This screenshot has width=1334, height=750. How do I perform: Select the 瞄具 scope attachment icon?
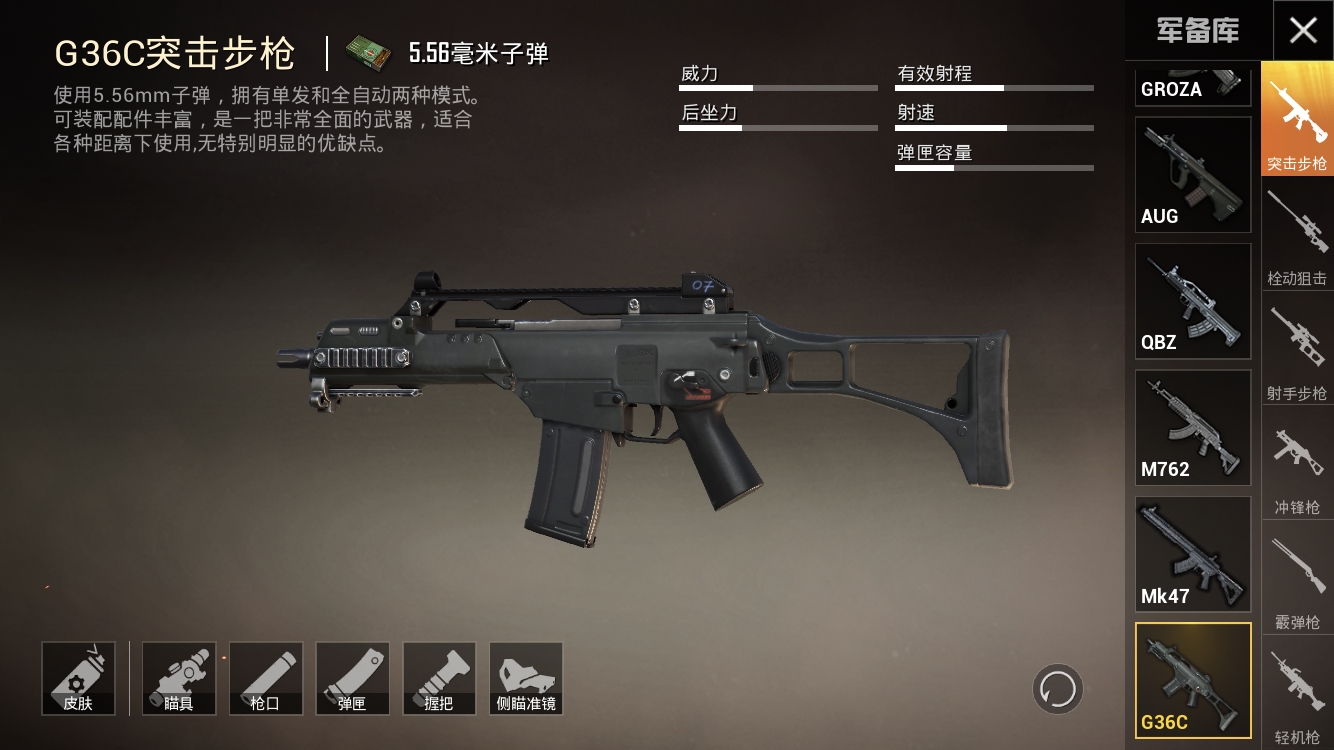tap(178, 678)
